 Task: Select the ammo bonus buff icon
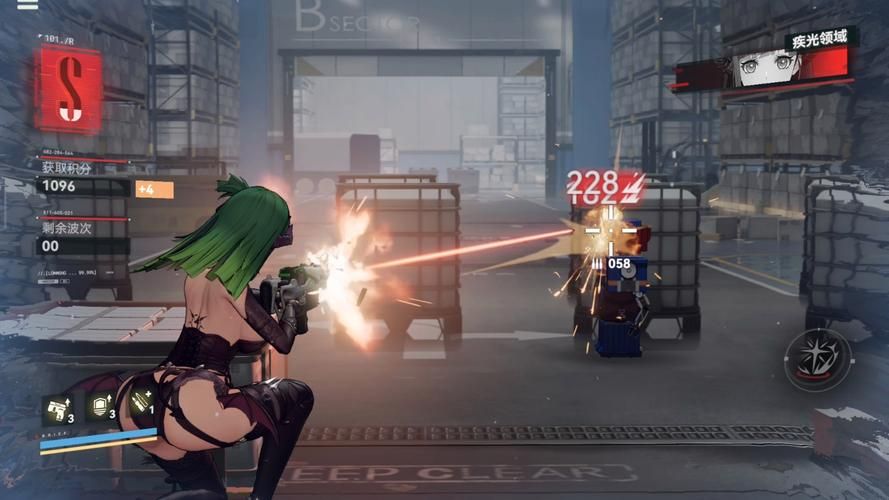pos(141,406)
